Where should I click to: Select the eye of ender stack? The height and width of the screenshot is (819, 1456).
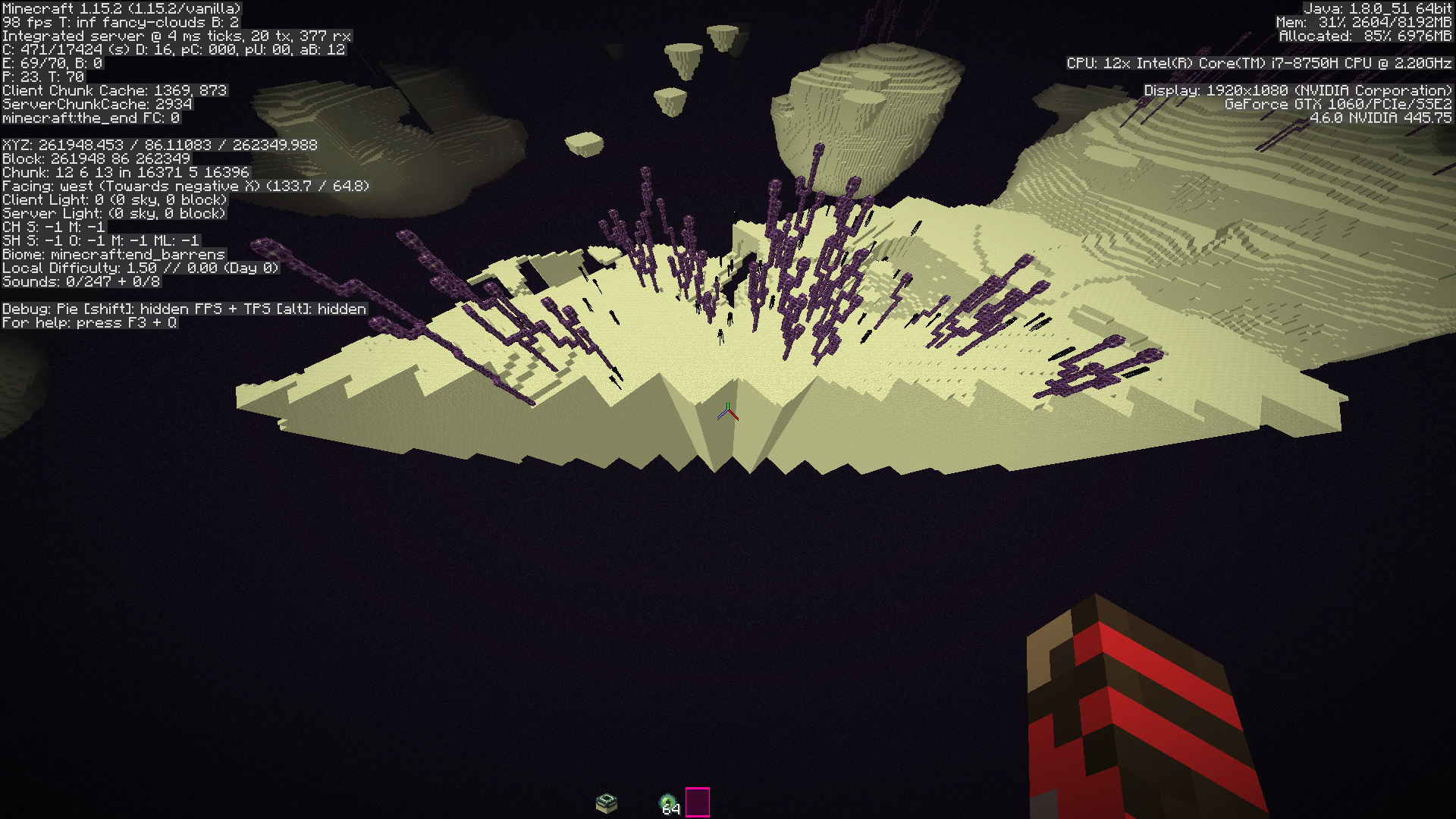point(667,802)
